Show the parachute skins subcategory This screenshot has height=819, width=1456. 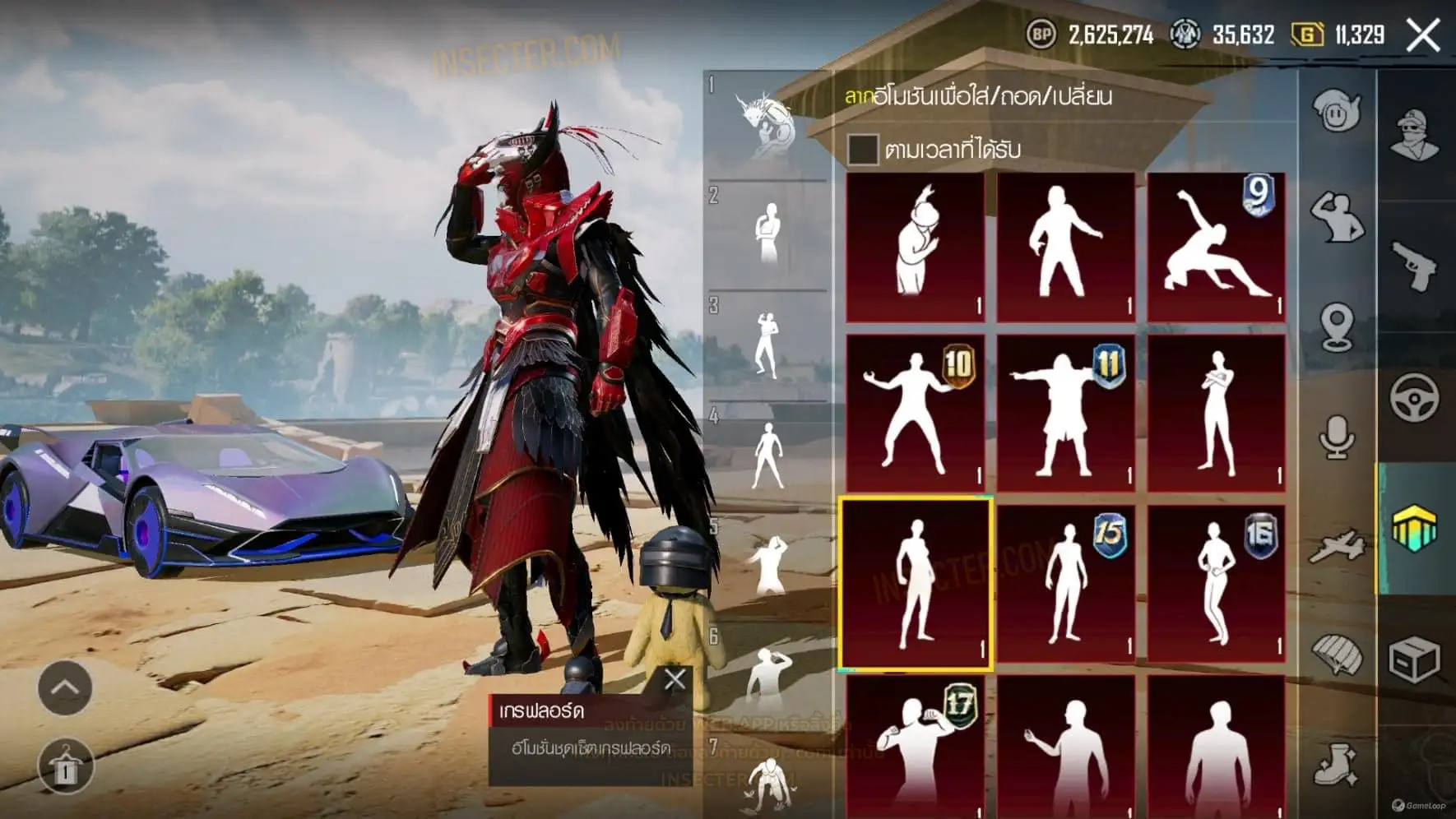tap(1337, 655)
